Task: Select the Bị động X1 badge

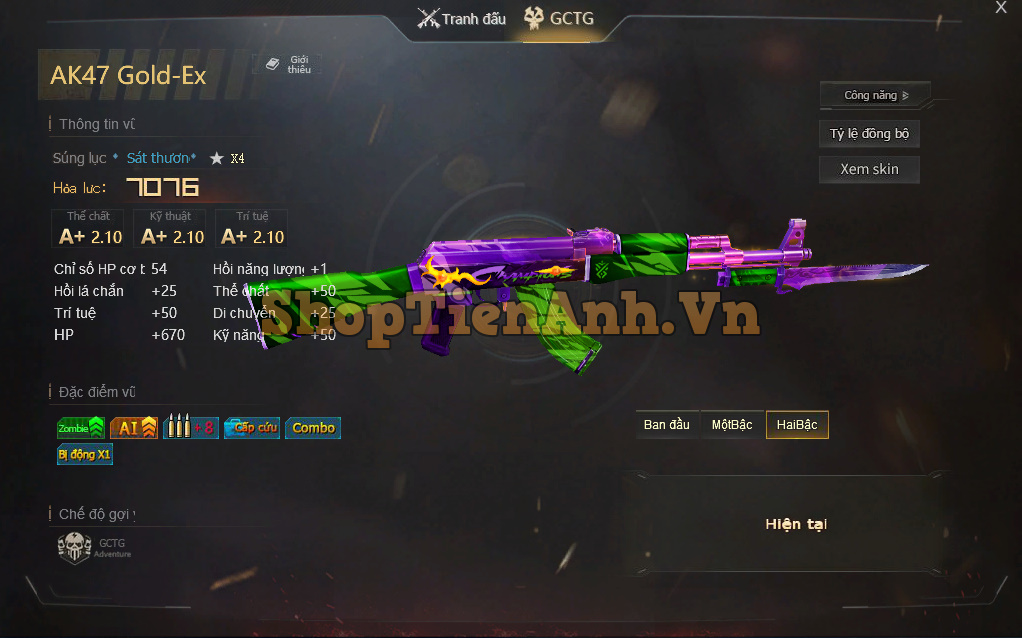Action: click(85, 454)
